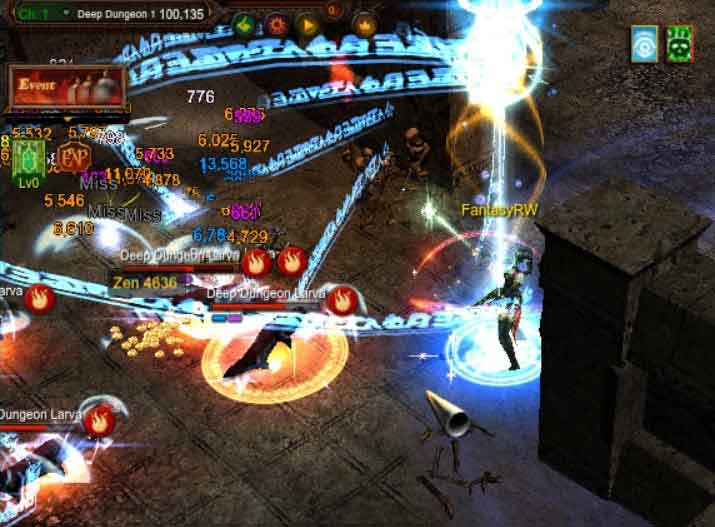
Task: Click the green arrow button in top bar
Action: [x=243, y=24]
